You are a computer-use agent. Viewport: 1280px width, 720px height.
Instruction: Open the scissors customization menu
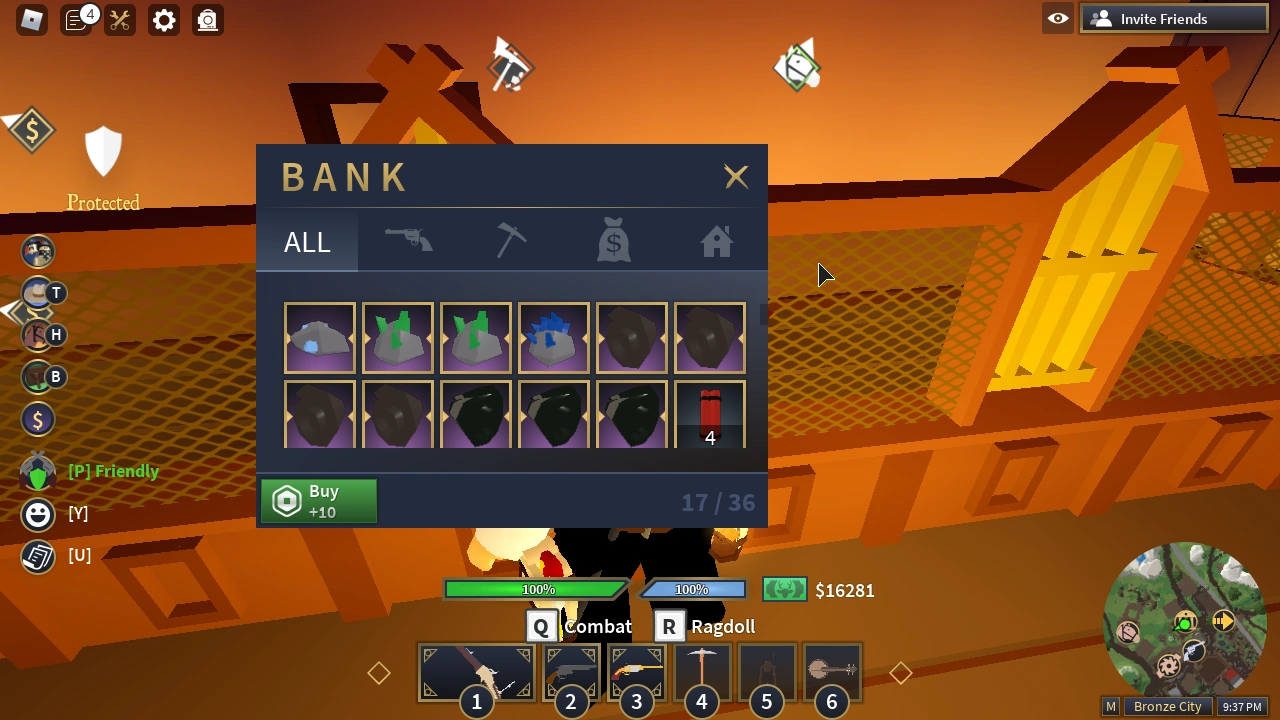click(119, 20)
